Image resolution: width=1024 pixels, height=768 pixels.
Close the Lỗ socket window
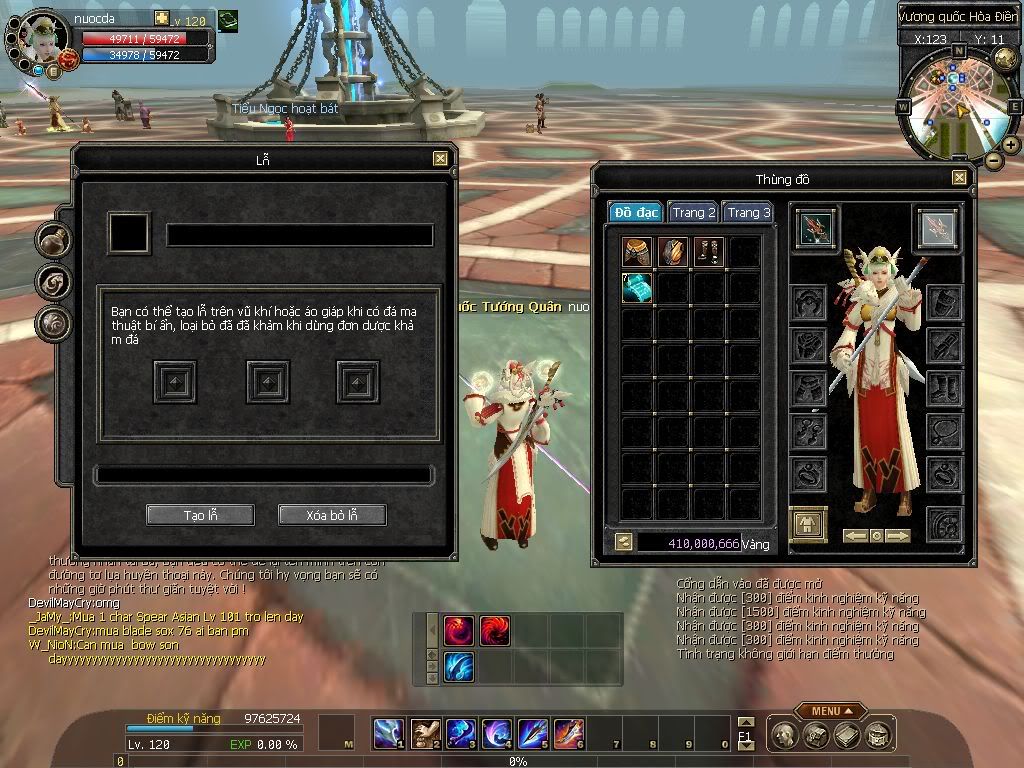point(440,159)
